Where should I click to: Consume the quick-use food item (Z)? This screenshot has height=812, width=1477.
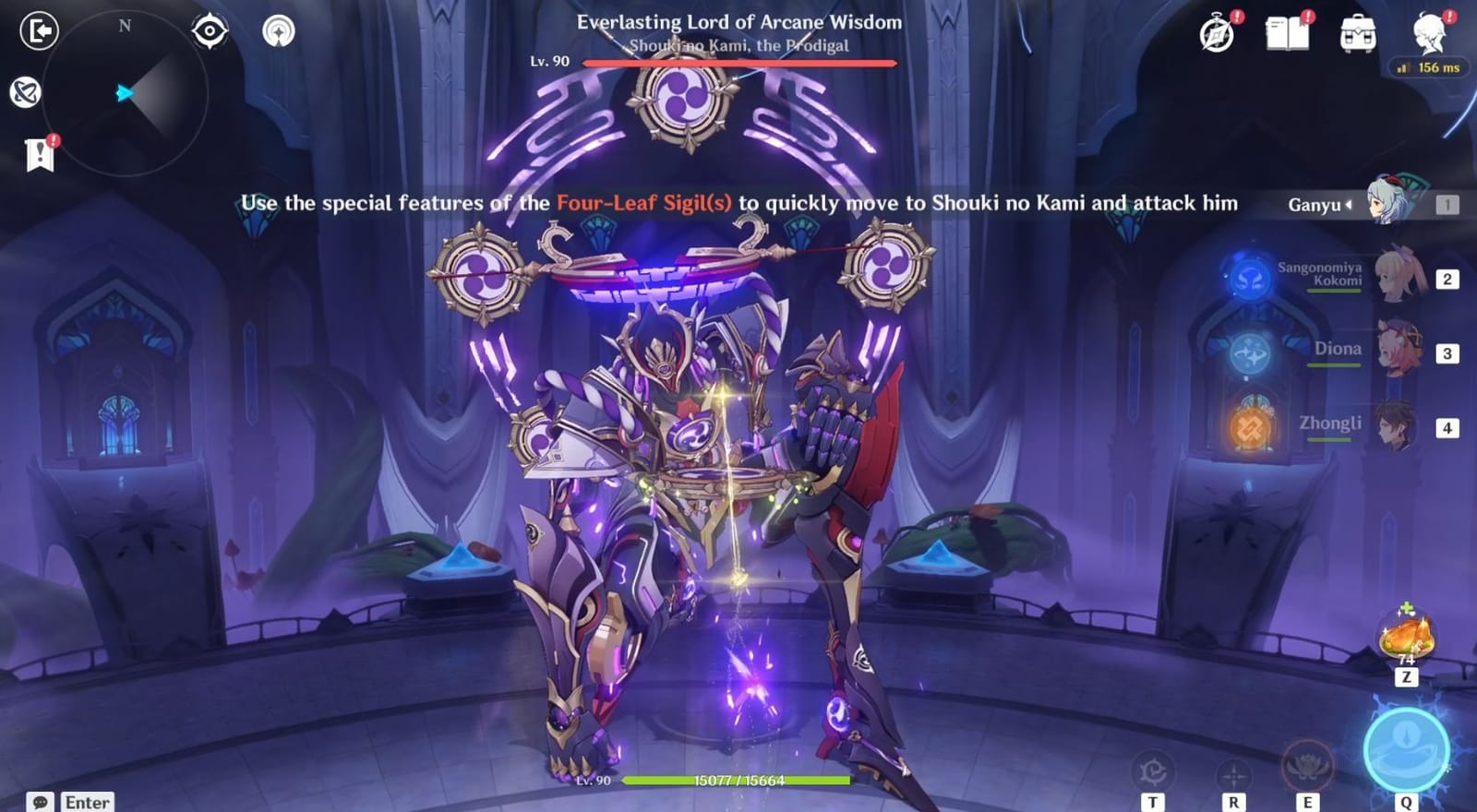1403,634
